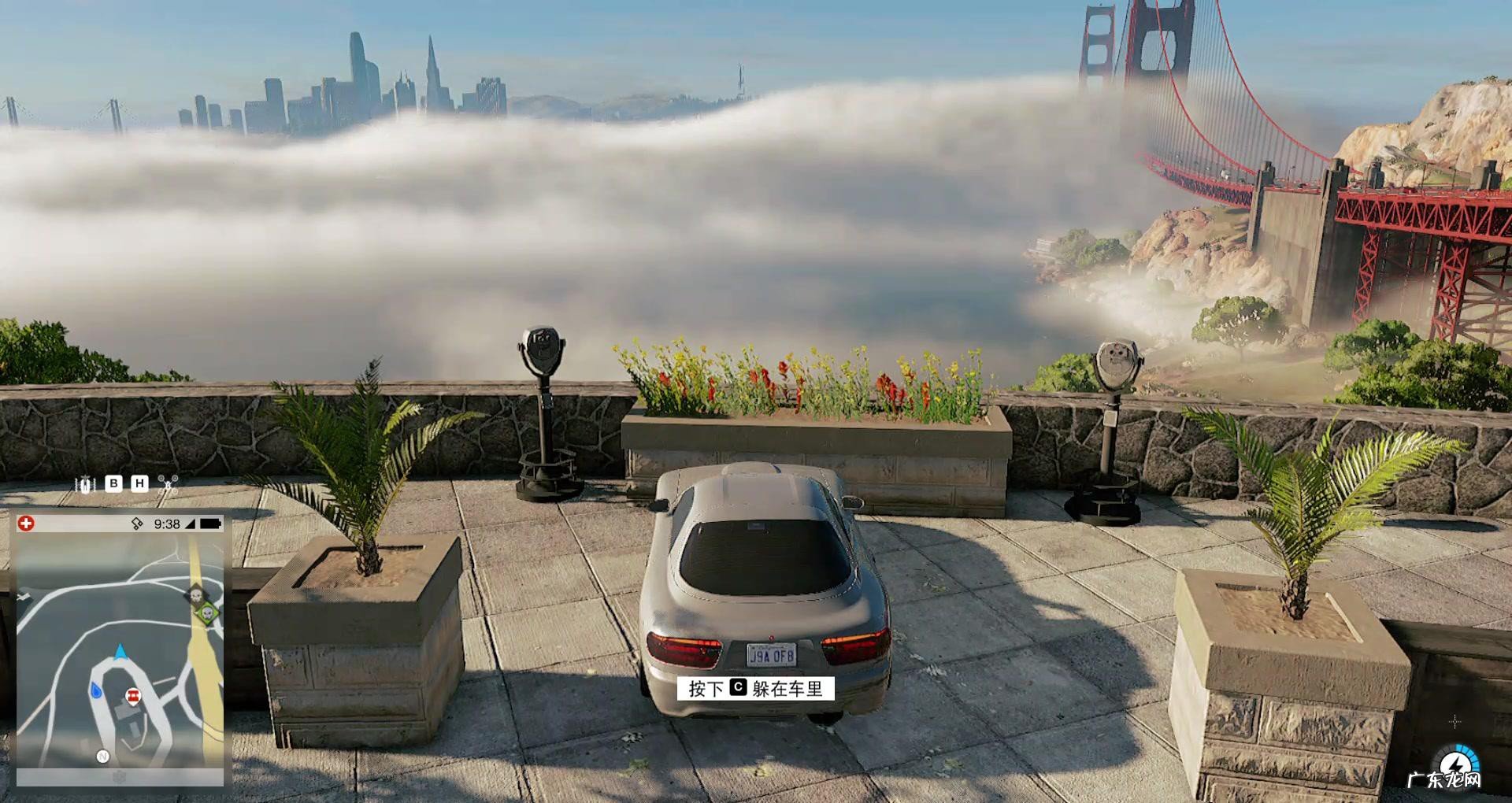The width and height of the screenshot is (1512, 803).
Task: Select the green skull marker on minimap
Action: [x=207, y=612]
